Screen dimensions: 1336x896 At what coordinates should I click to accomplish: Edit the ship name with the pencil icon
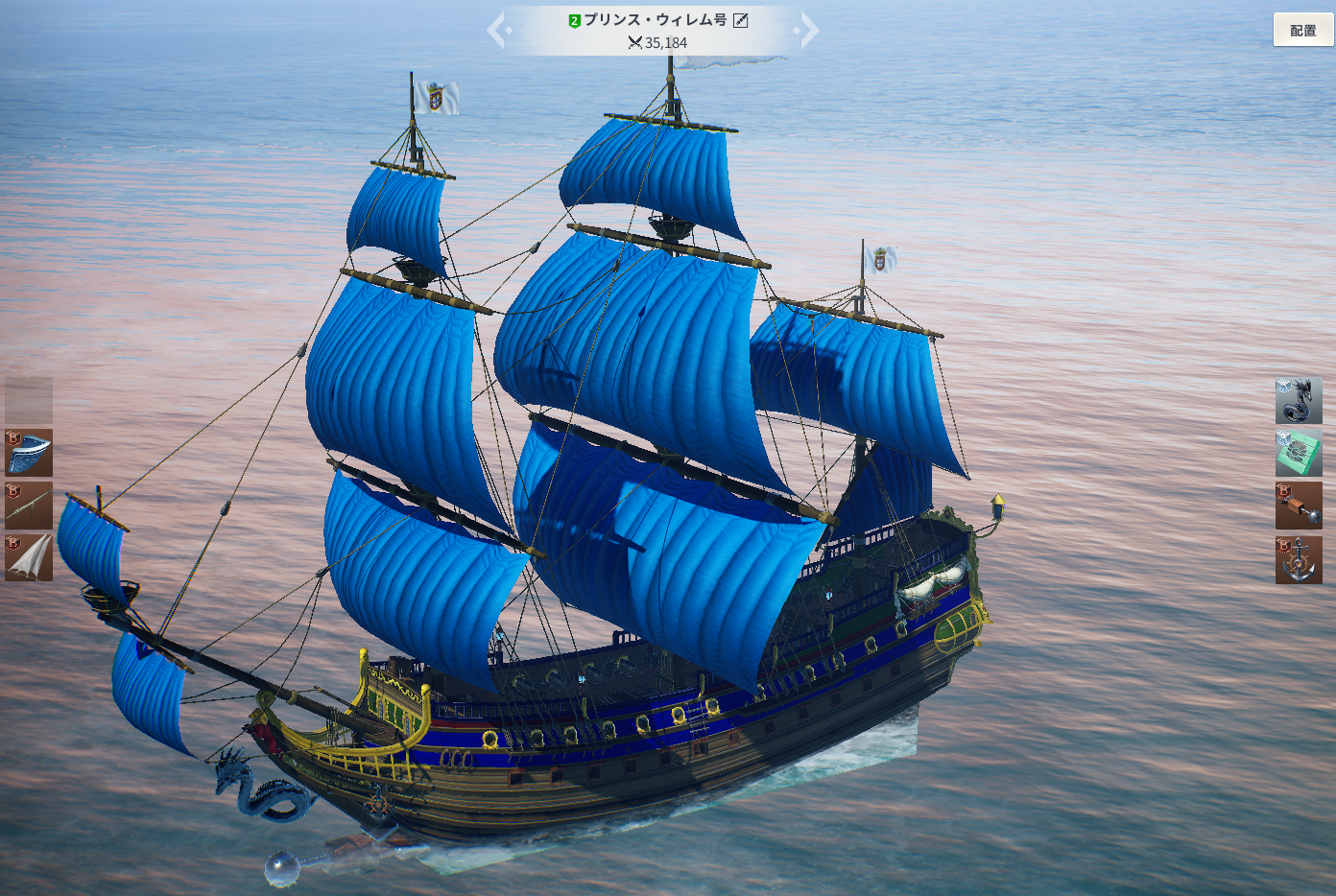[x=741, y=20]
